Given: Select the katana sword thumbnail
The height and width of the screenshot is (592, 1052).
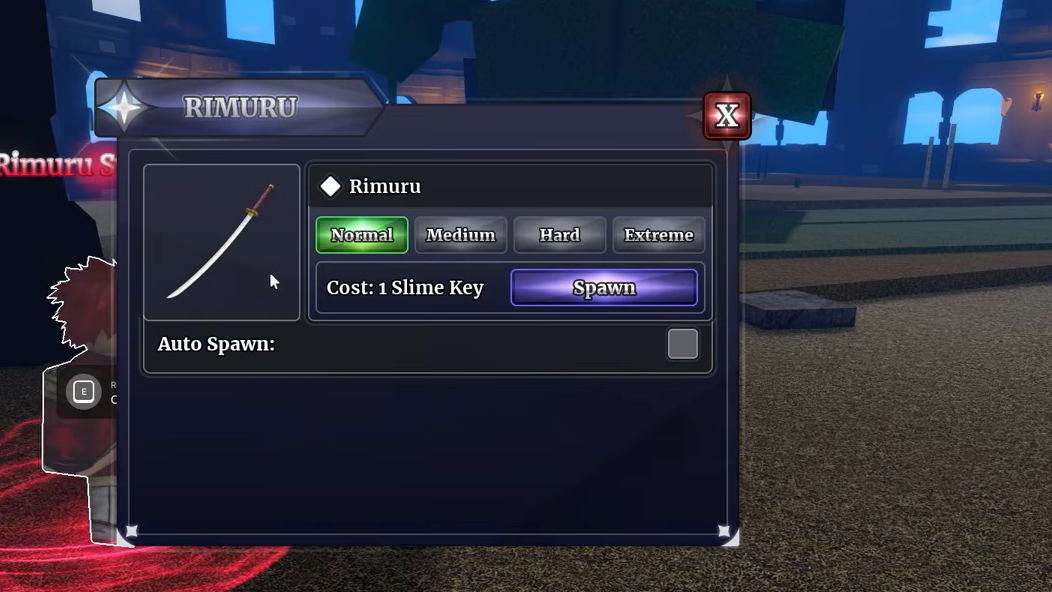Looking at the screenshot, I should coord(222,242).
